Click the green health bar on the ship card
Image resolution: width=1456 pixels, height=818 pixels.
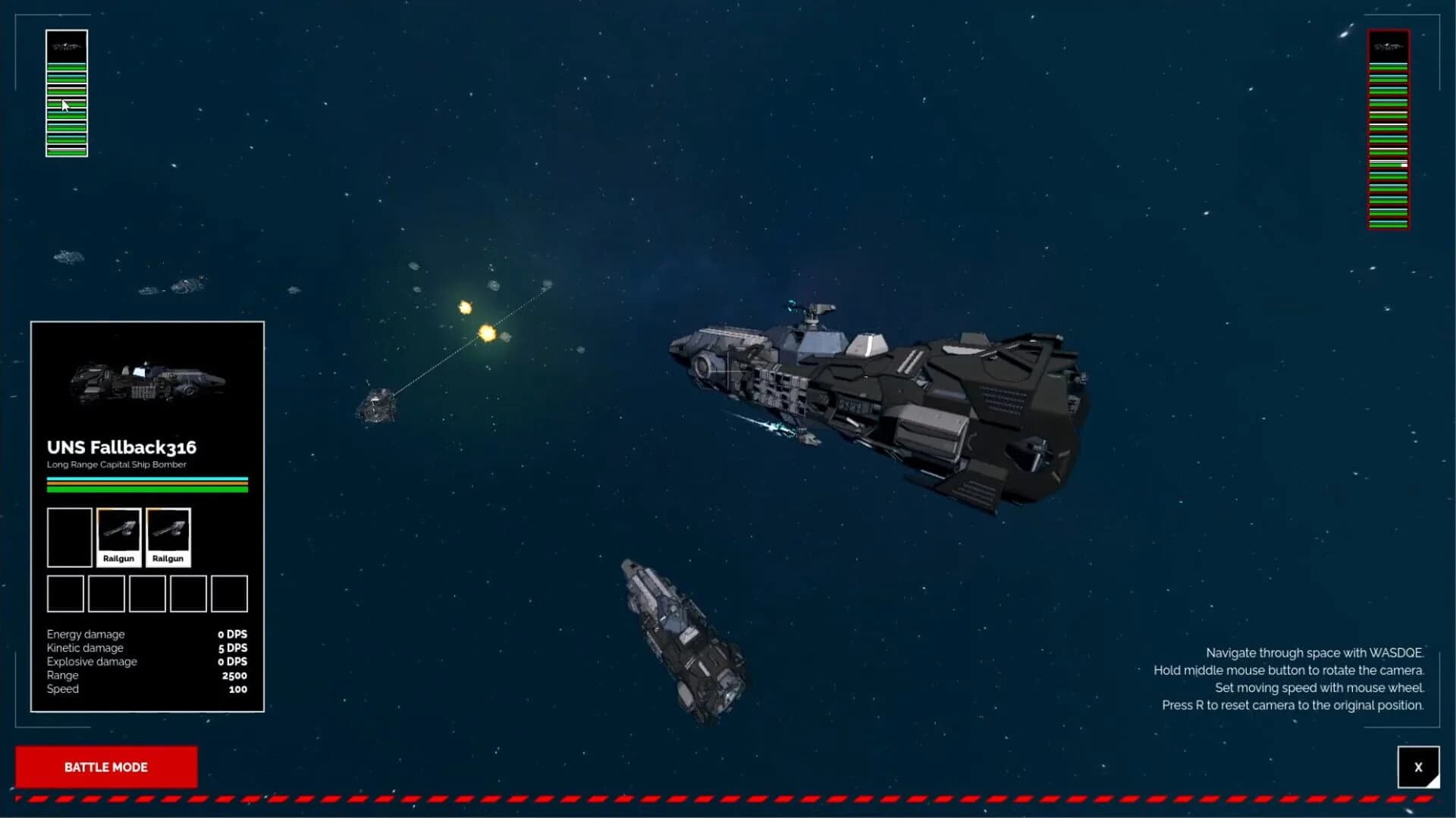[x=146, y=489]
